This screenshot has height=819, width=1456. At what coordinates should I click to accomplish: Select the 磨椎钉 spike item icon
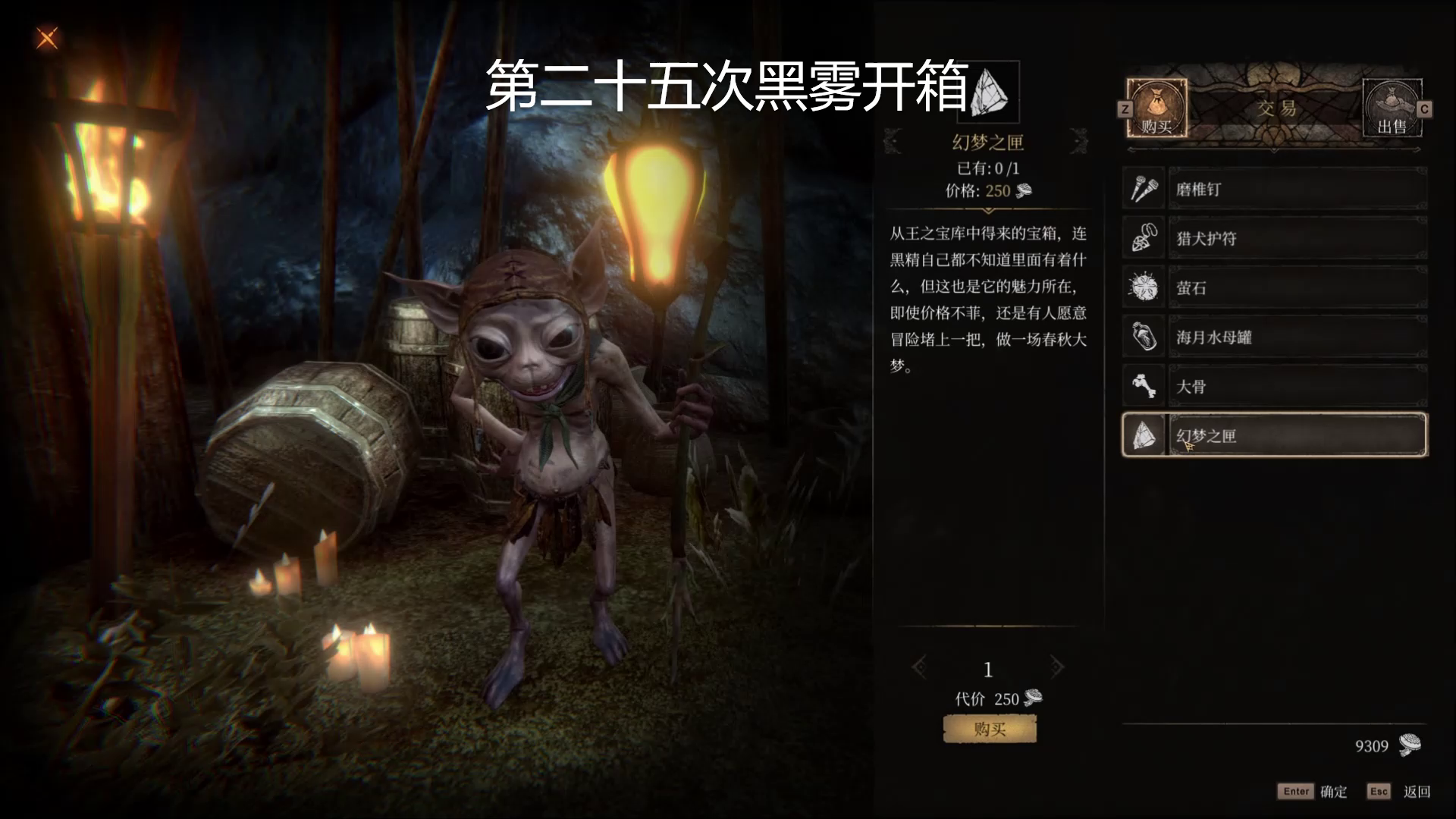(x=1144, y=188)
